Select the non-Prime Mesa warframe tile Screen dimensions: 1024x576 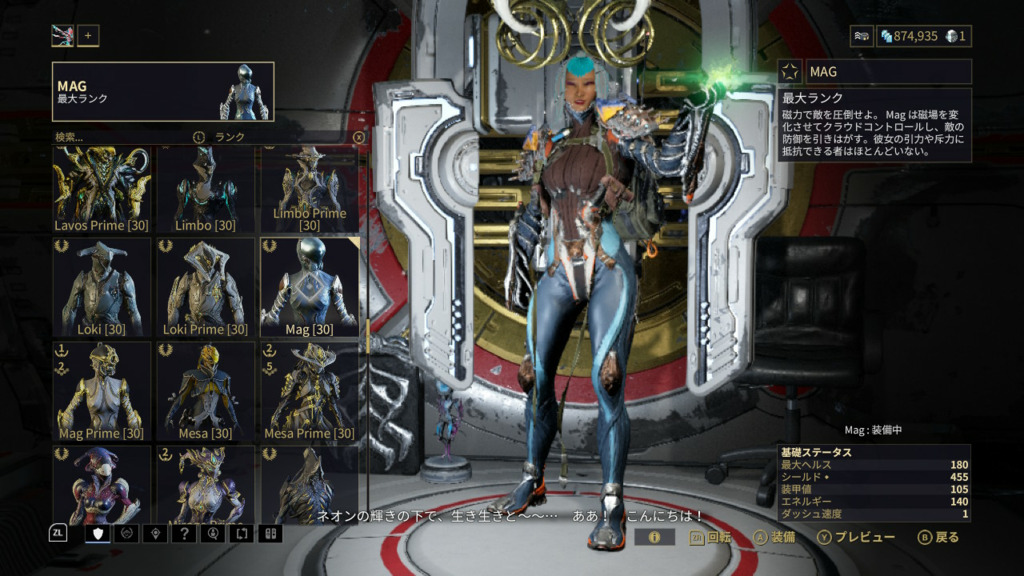[206, 391]
